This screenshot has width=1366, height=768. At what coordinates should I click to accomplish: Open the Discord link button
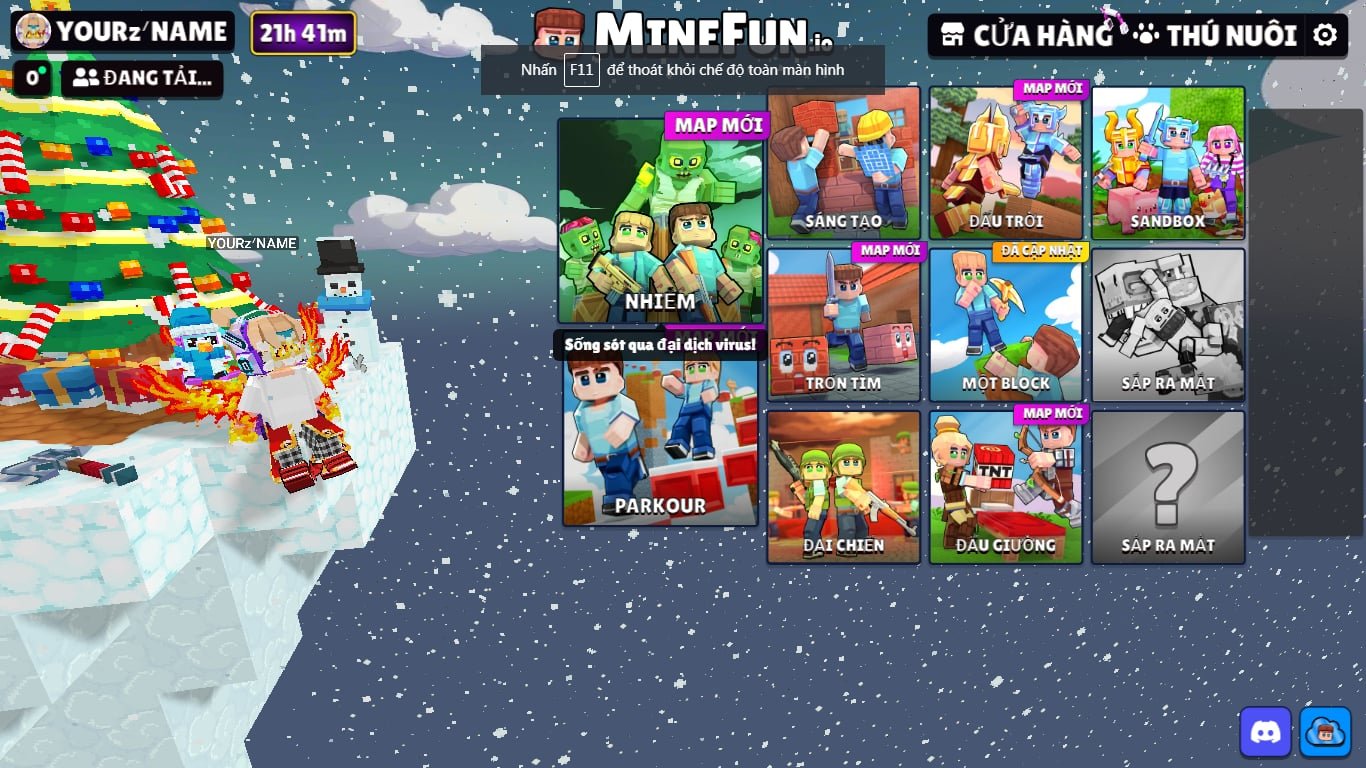[1265, 732]
